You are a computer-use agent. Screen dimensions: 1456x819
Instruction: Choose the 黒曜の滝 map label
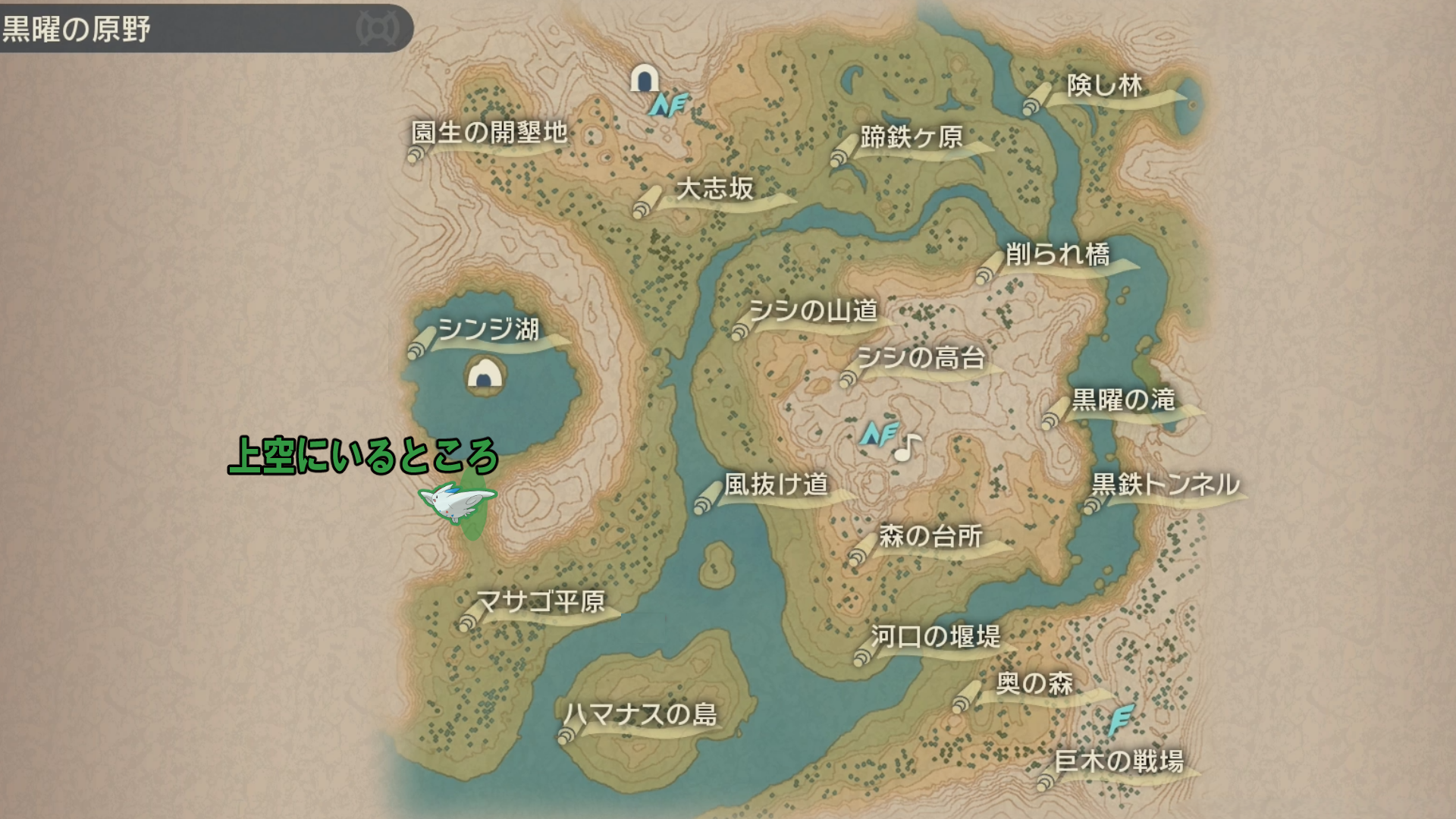point(1123,400)
